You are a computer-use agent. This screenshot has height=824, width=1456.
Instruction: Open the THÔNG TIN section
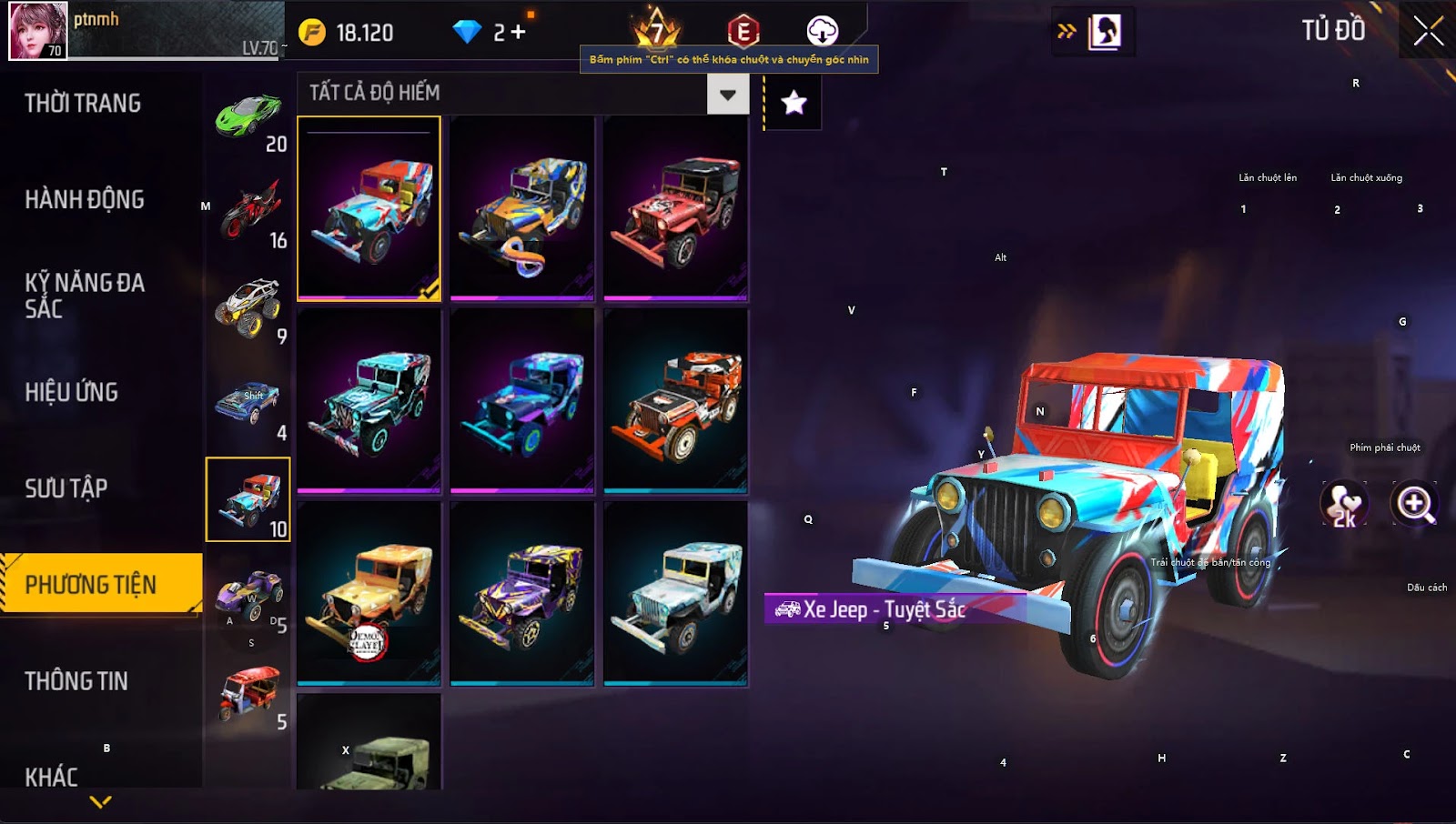(76, 681)
